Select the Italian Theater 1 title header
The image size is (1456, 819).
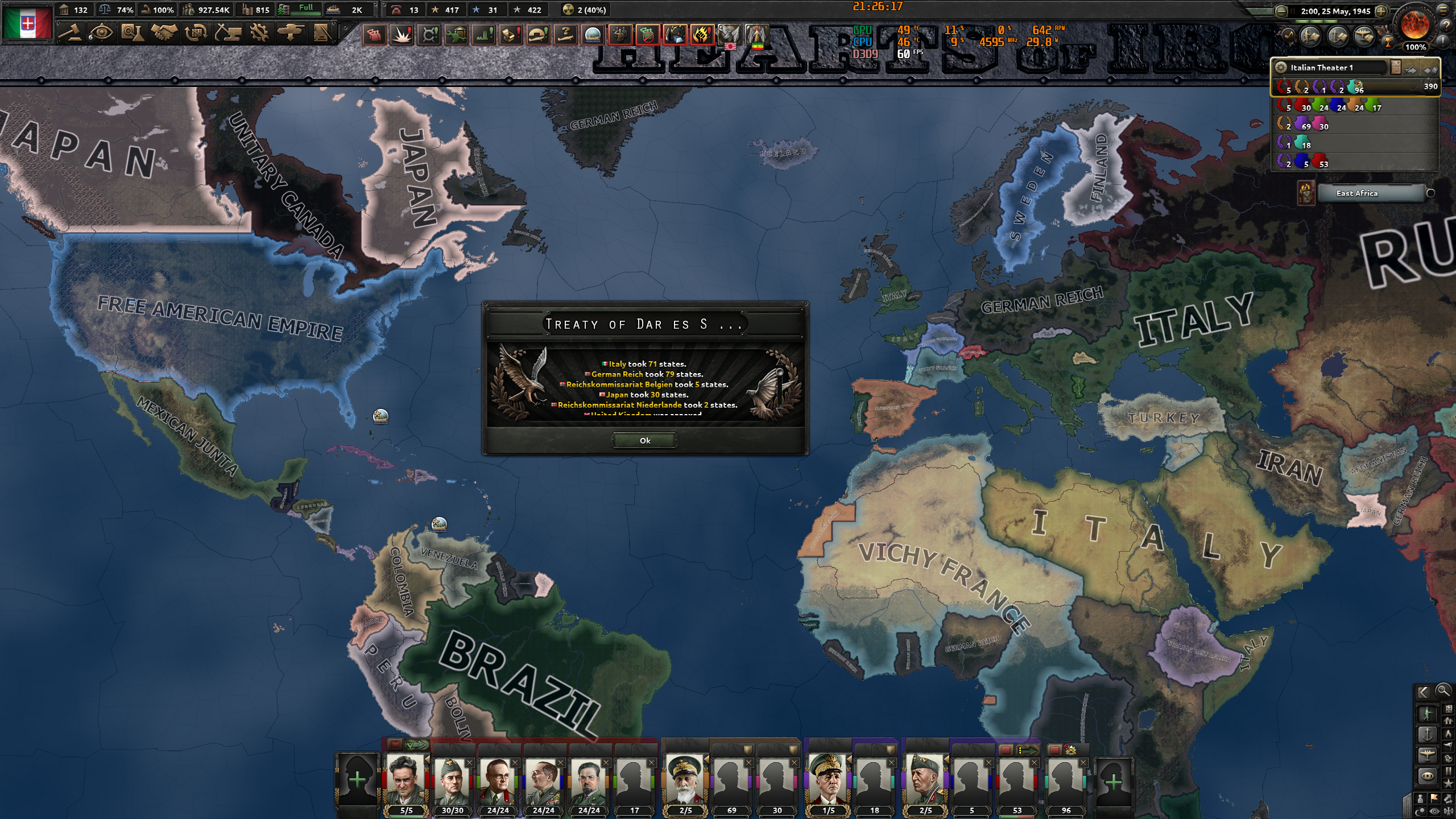tap(1322, 68)
